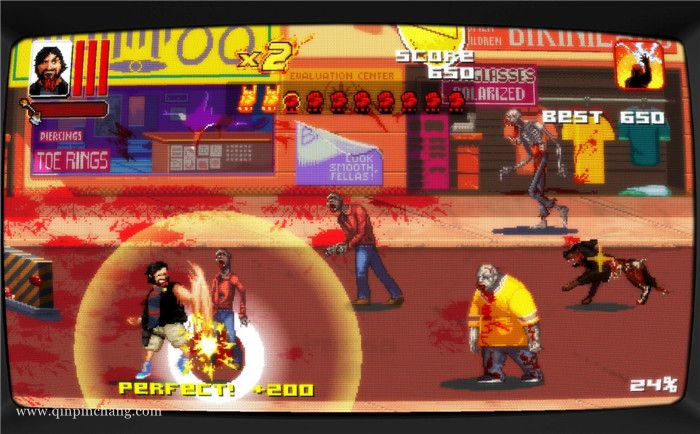Viewport: 700px width, 434px height.
Task: Activate the lightning fist special attack icon
Action: 638,64
